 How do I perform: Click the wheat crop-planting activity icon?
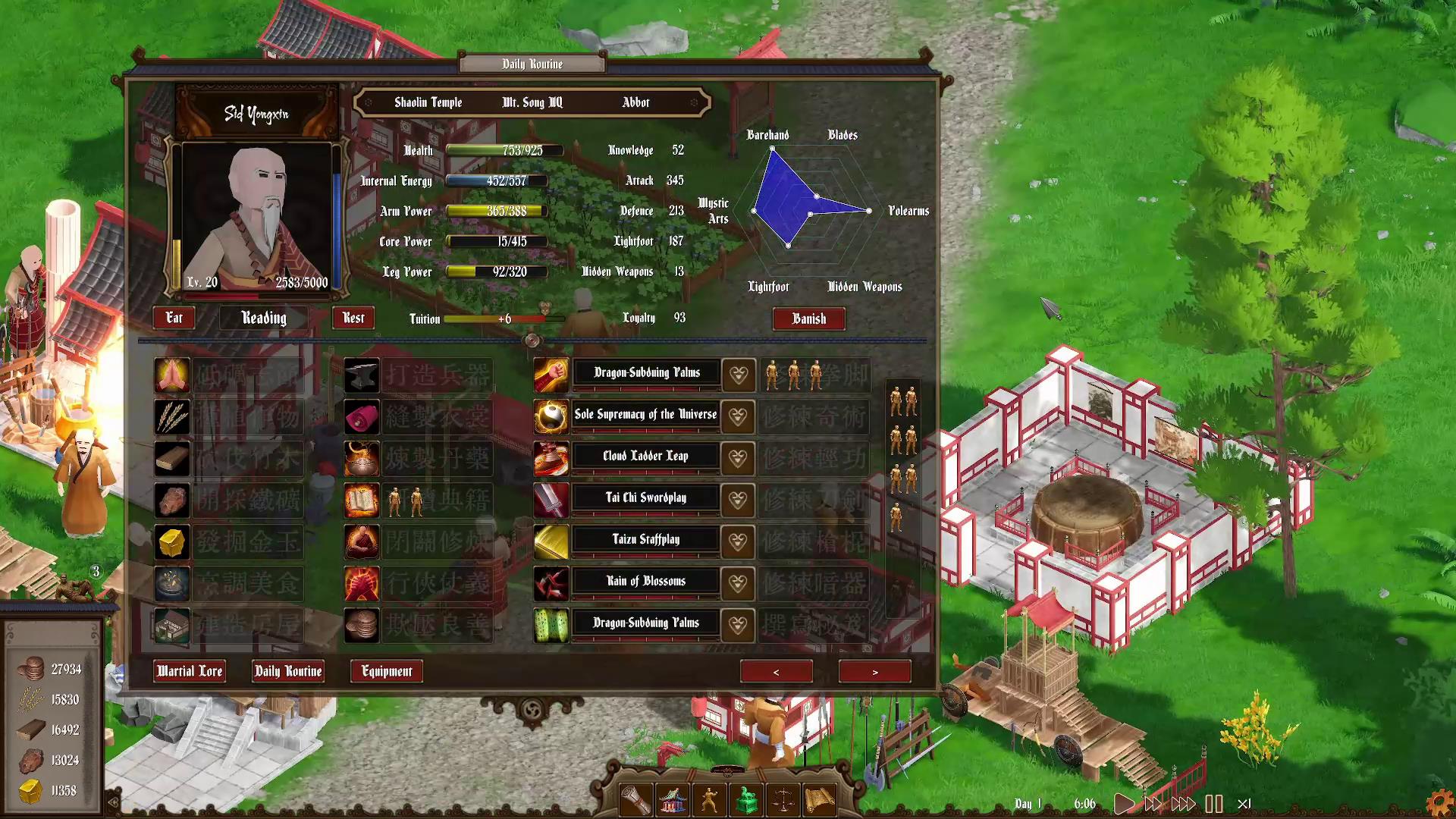pyautogui.click(x=173, y=416)
